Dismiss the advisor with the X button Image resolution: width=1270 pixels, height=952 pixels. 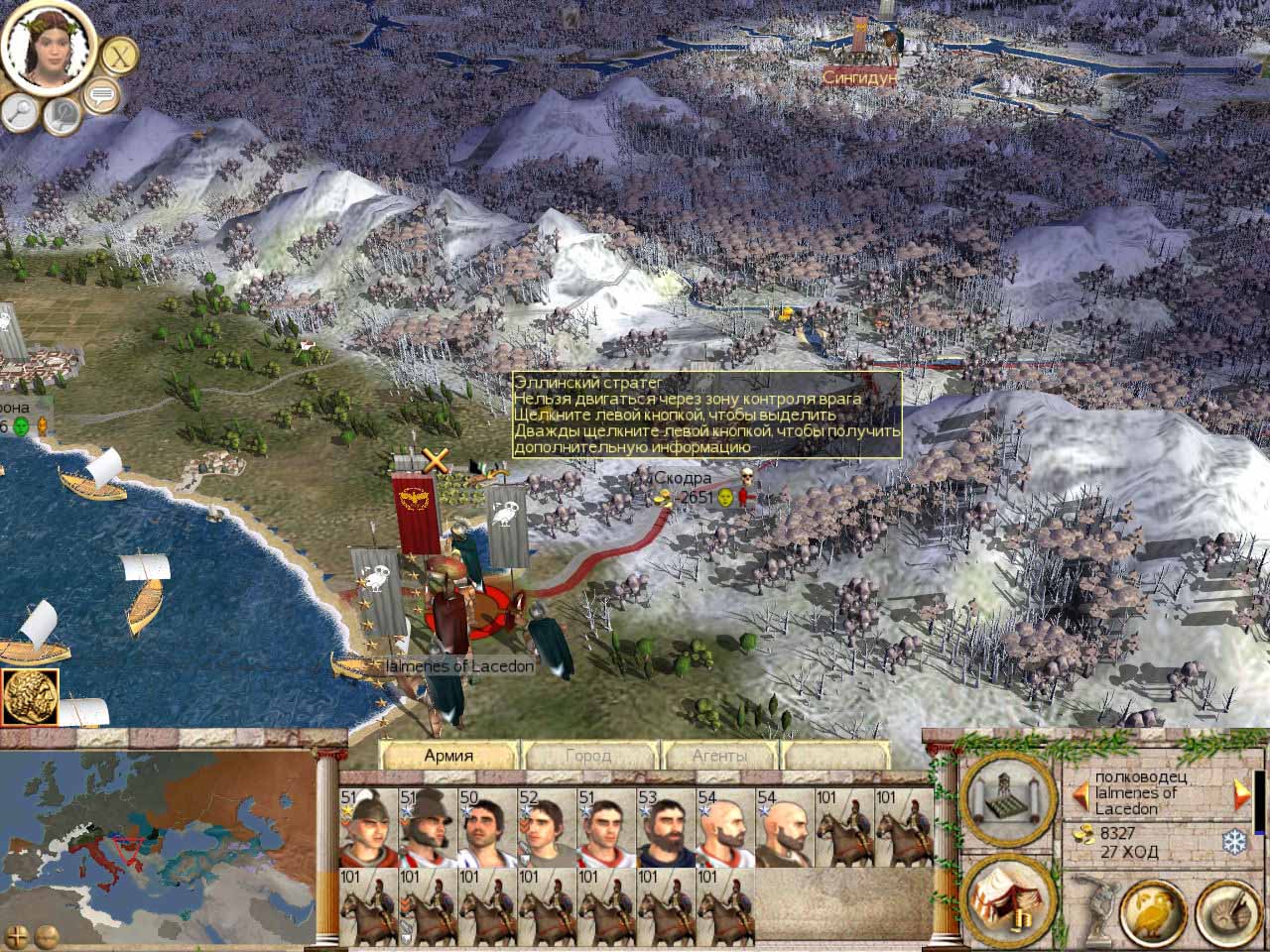(120, 55)
